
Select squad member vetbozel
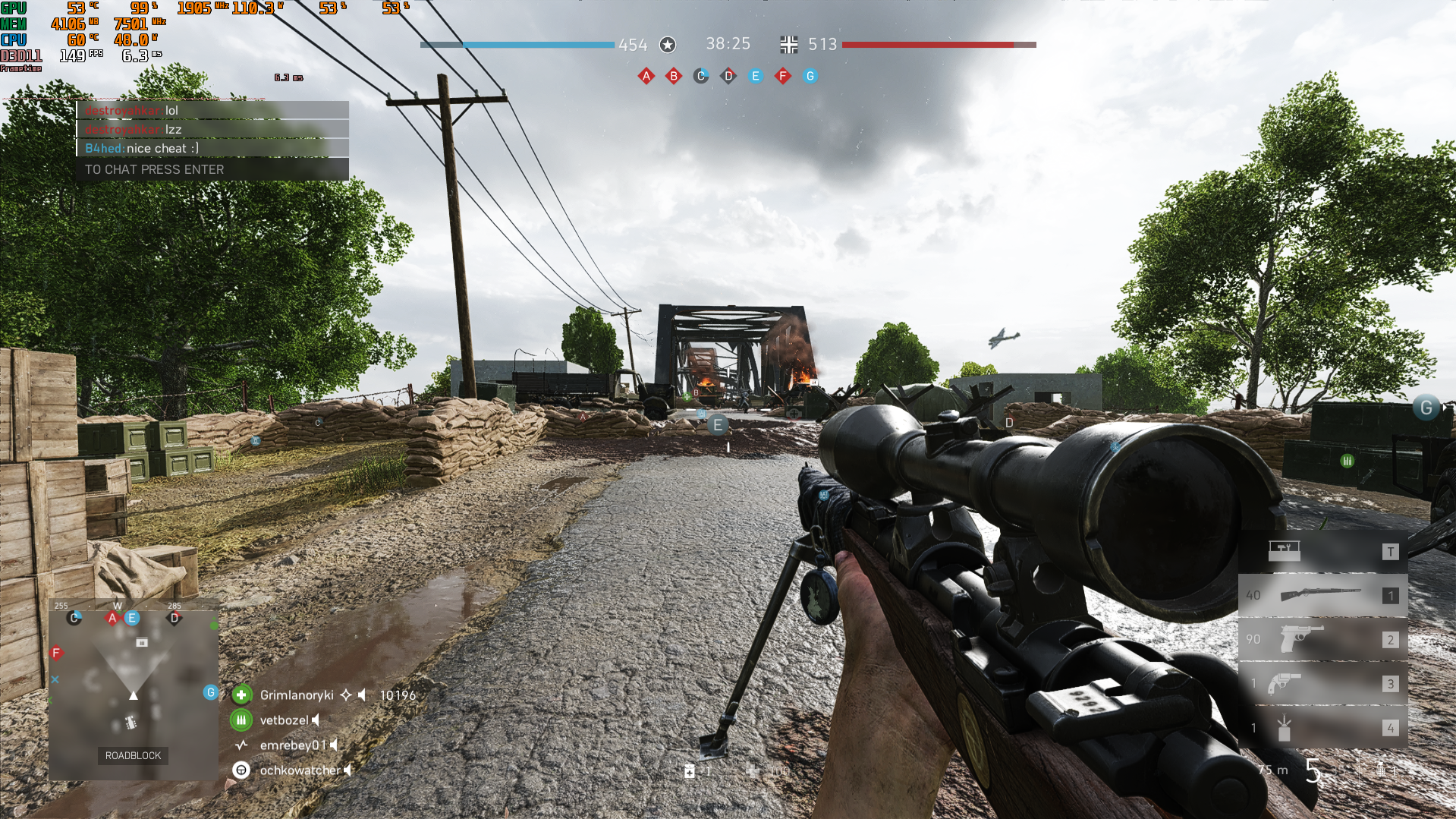pyautogui.click(x=284, y=720)
